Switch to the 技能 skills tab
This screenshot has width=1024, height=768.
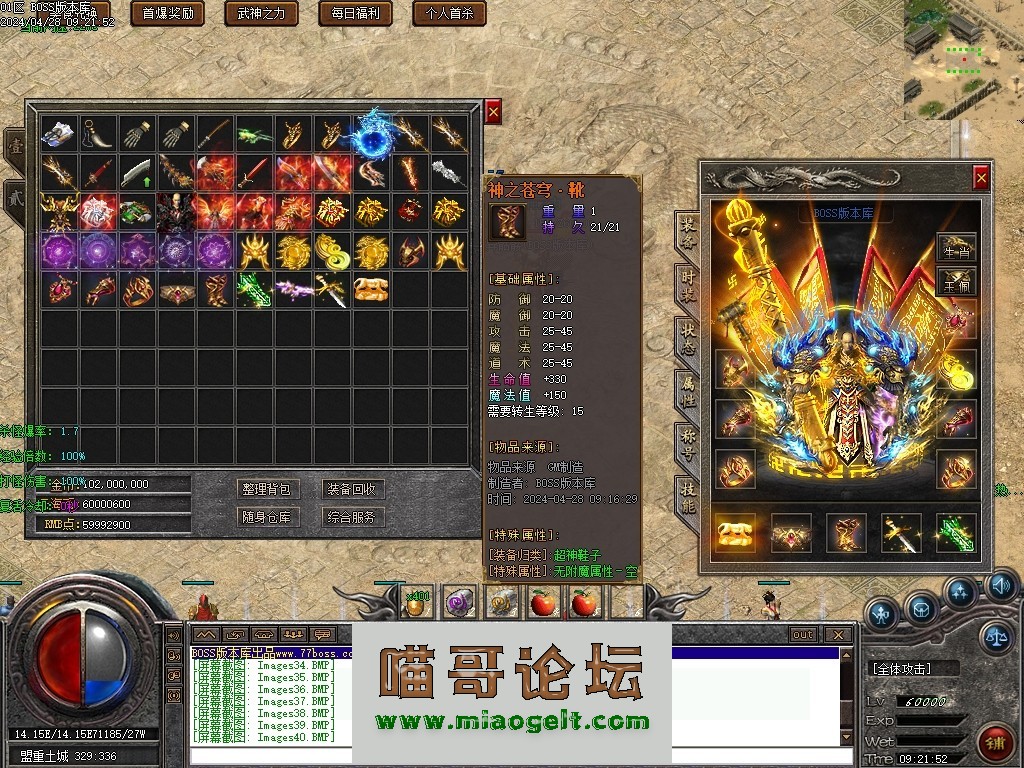pyautogui.click(x=687, y=493)
